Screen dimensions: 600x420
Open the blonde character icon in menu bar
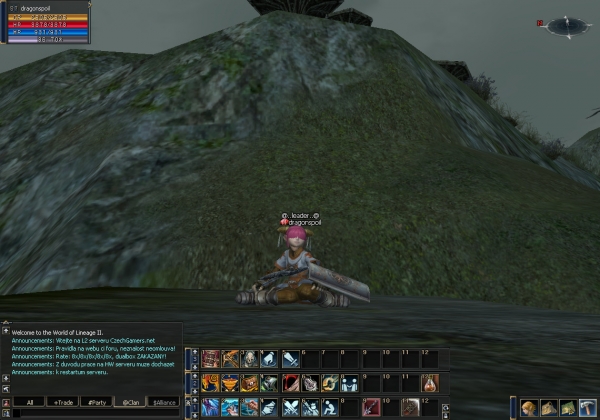tap(528, 407)
